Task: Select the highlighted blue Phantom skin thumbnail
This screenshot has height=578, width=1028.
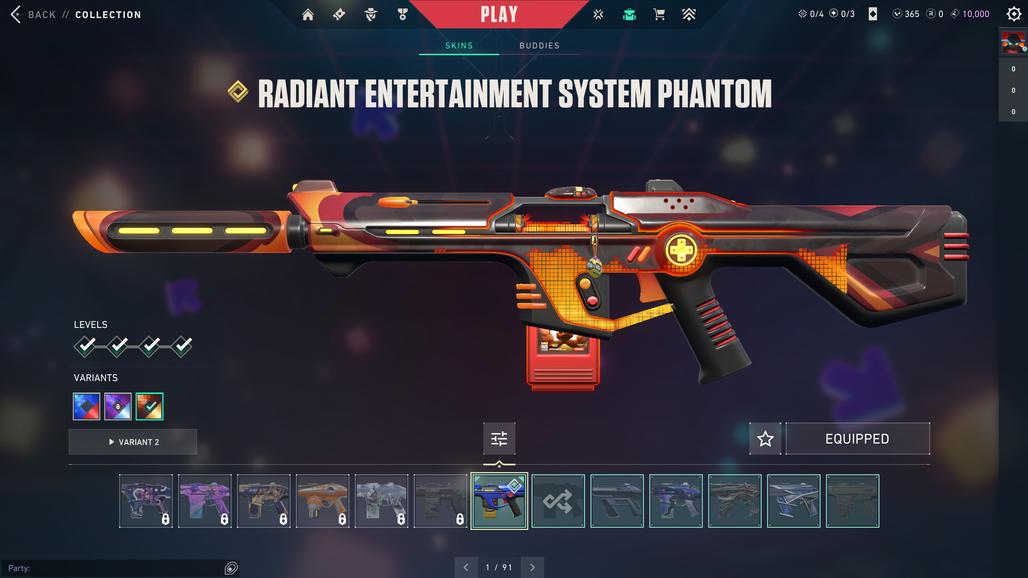Action: [499, 501]
